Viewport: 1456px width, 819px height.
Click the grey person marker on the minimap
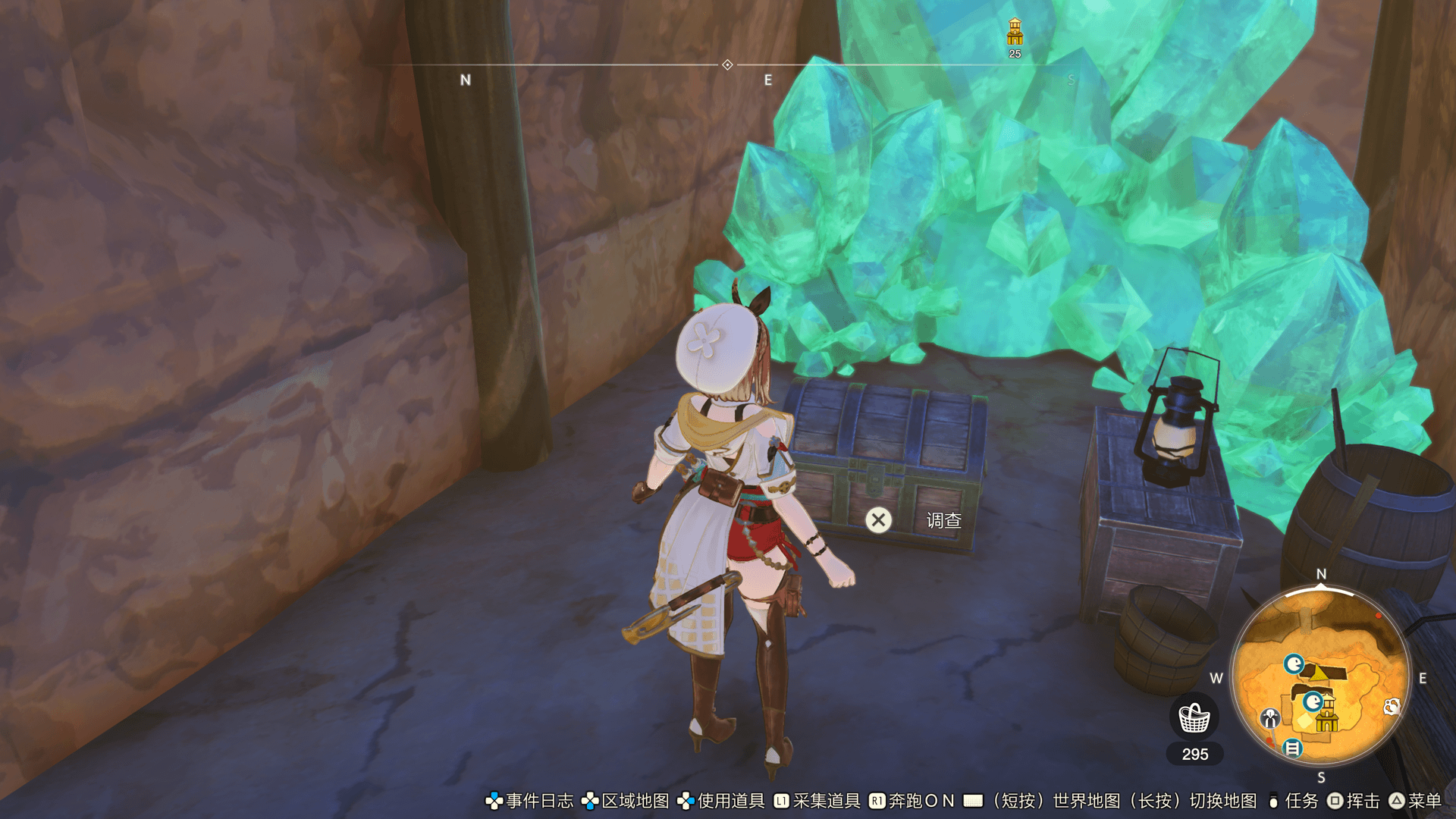(x=1270, y=717)
